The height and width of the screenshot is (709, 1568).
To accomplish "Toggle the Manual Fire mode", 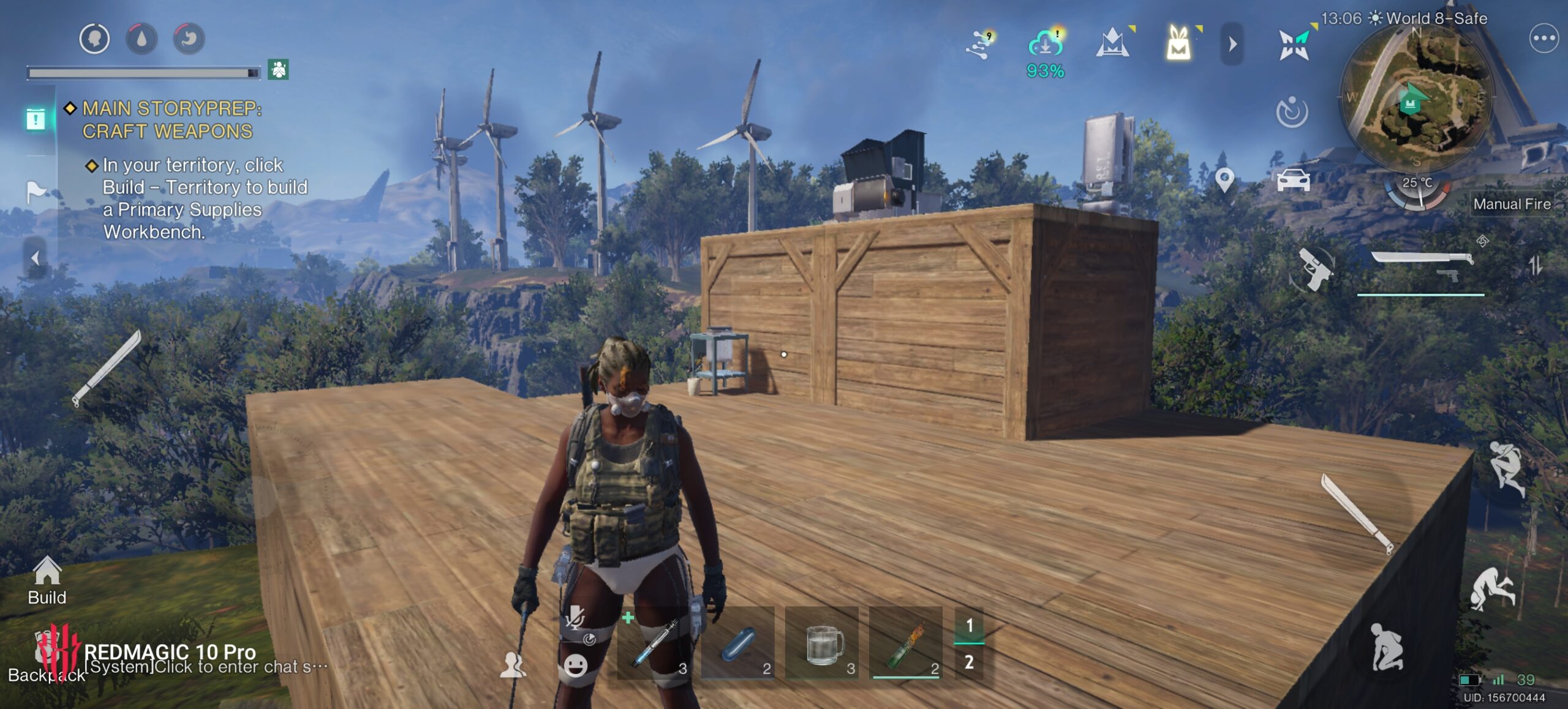I will click(1512, 204).
